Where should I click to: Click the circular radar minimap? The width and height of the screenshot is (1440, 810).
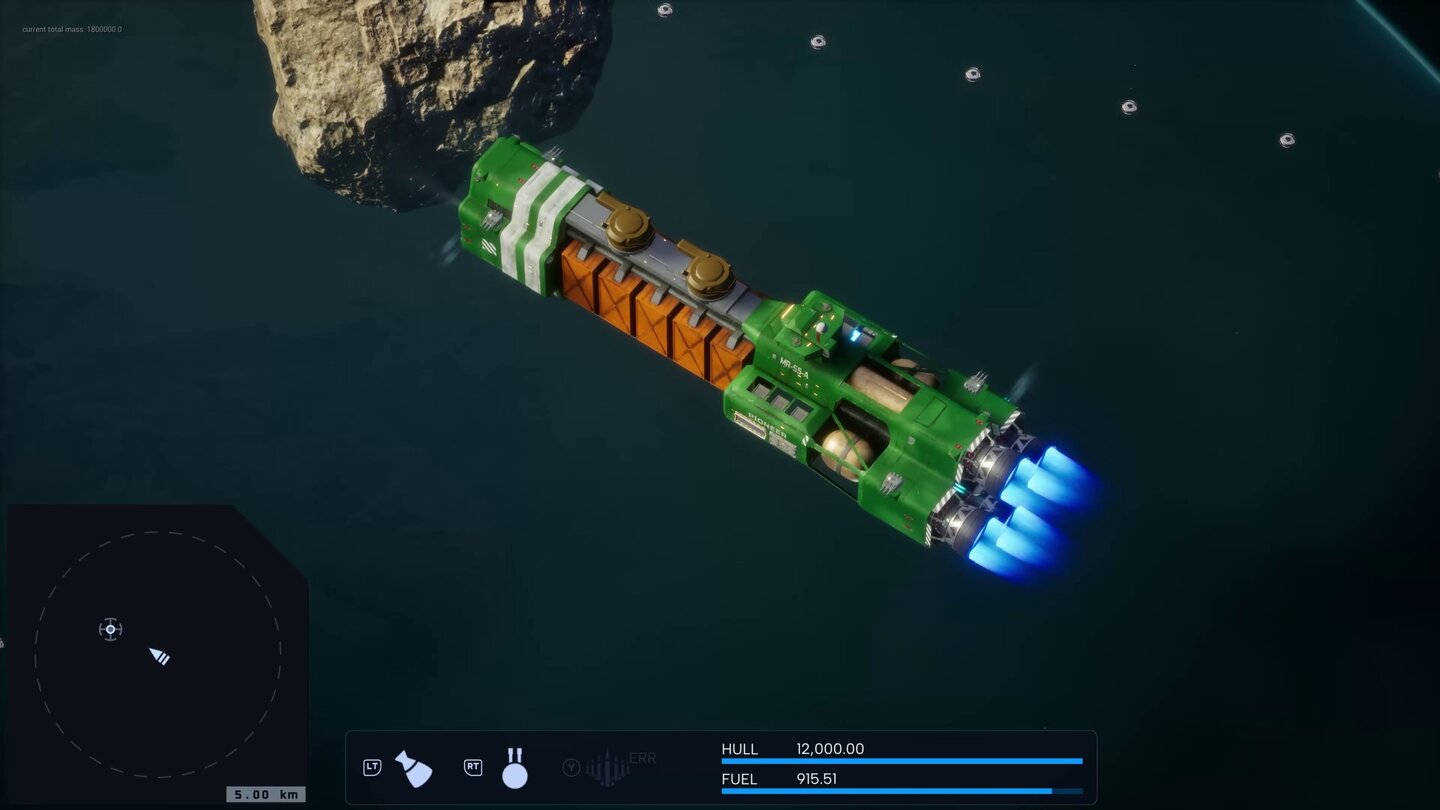pos(158,654)
